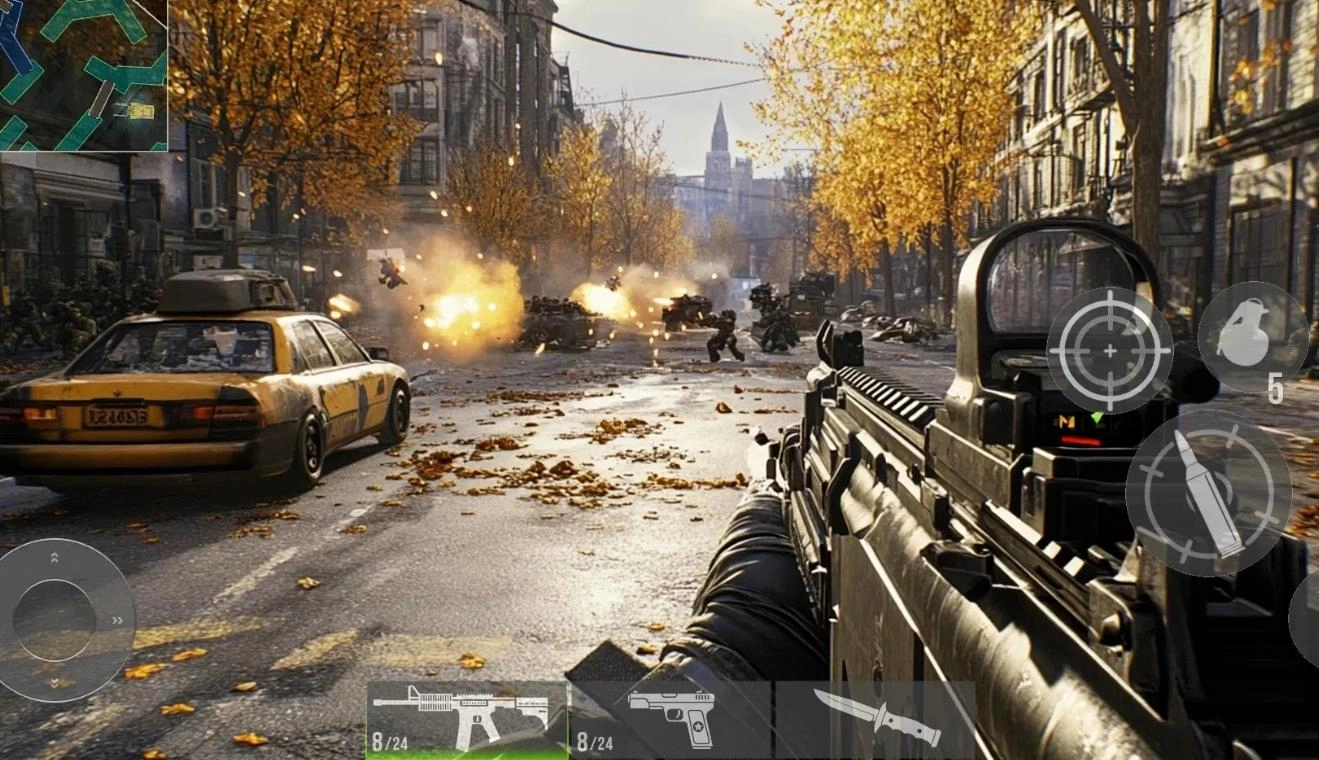Screen dimensions: 1319x760
Task: Throw a grenade with the grenade button
Action: tap(1252, 337)
